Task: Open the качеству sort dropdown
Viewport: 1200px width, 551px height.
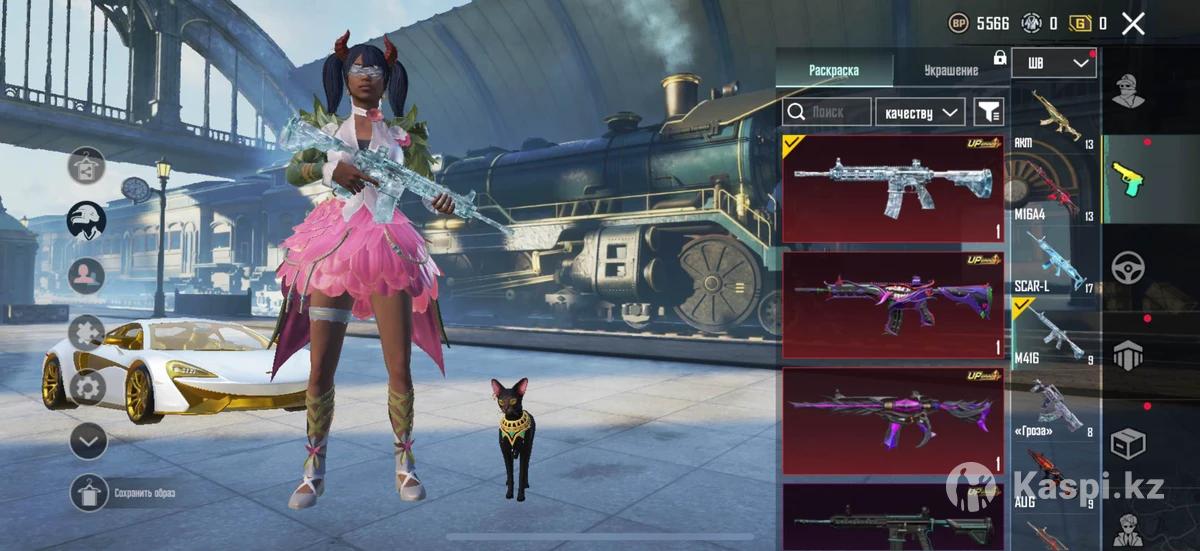Action: coord(920,112)
